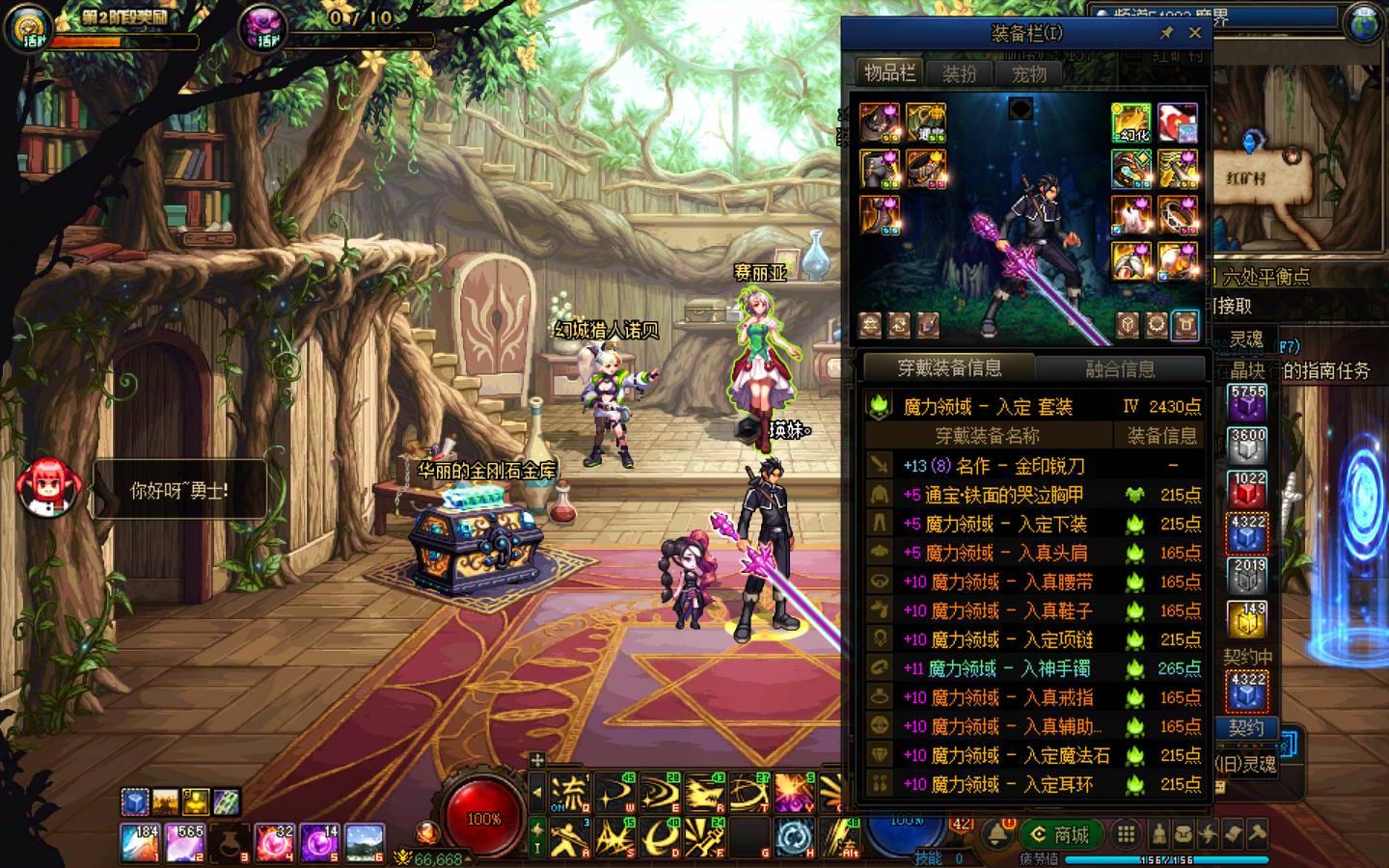Open the 宠物 pet tab

pyautogui.click(x=1028, y=73)
